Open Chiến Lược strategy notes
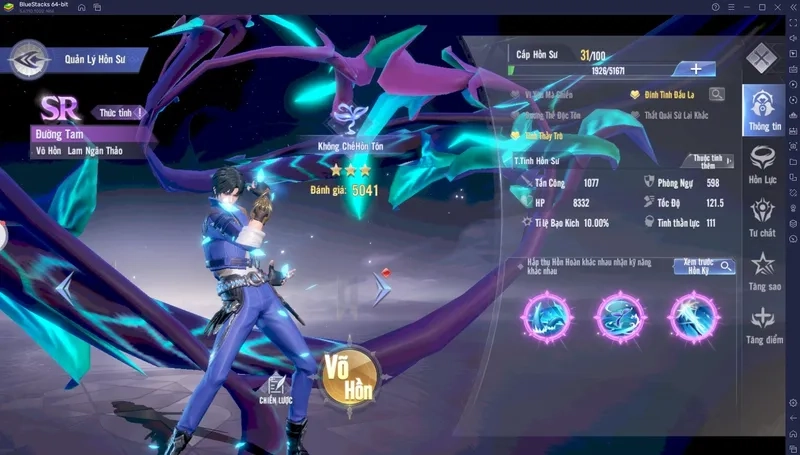 coord(274,389)
